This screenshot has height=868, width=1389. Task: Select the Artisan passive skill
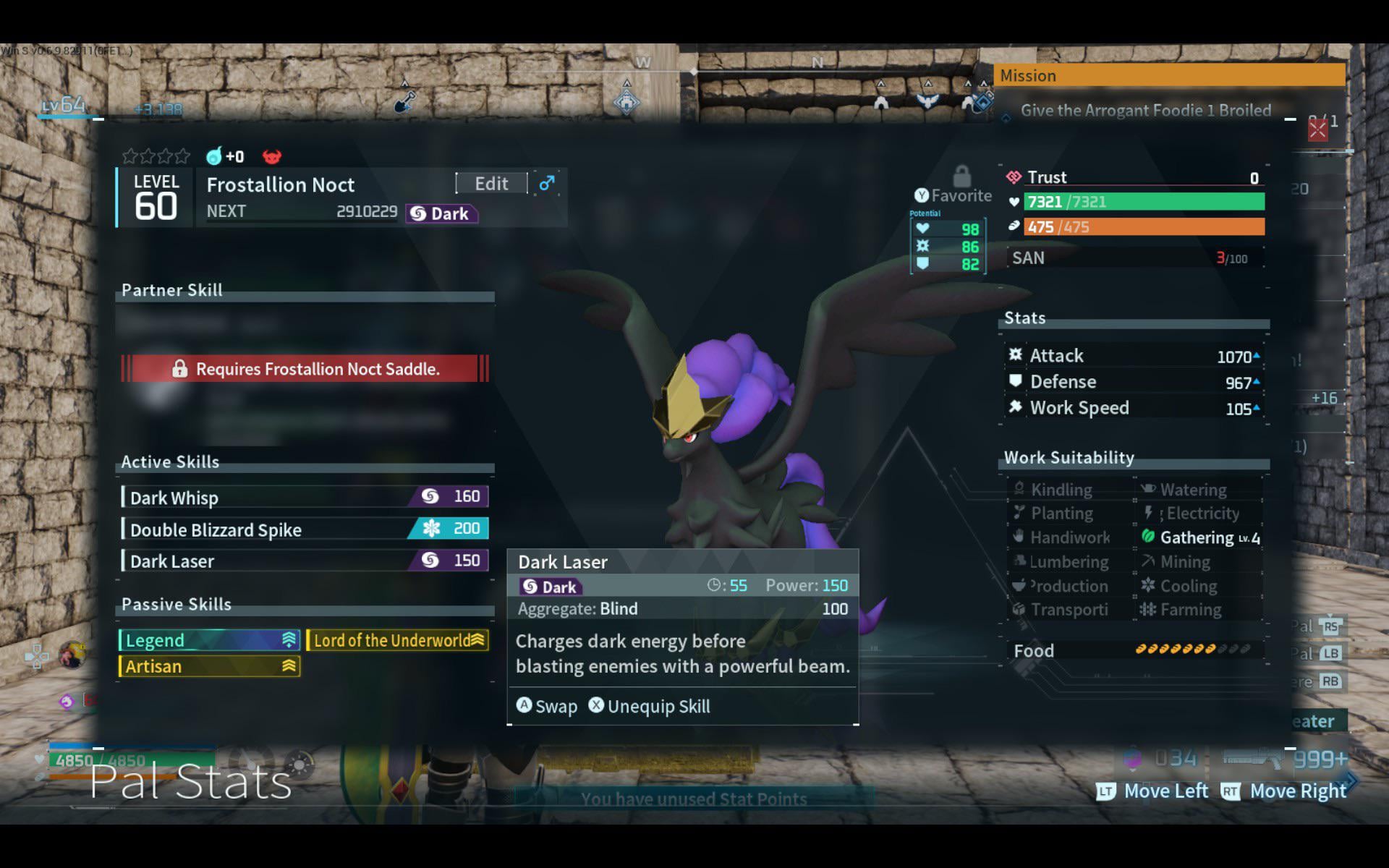[x=209, y=666]
